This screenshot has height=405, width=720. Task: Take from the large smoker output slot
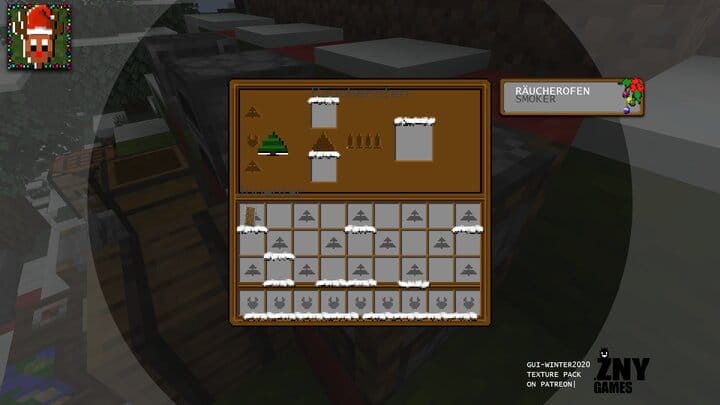pyautogui.click(x=413, y=141)
